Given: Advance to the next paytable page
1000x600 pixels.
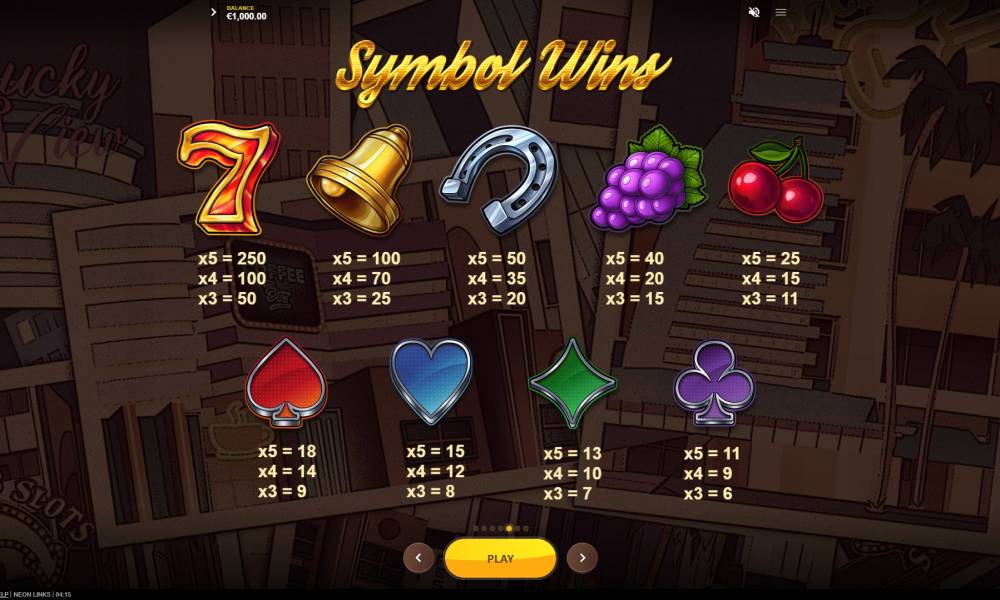Looking at the screenshot, I should (582, 558).
